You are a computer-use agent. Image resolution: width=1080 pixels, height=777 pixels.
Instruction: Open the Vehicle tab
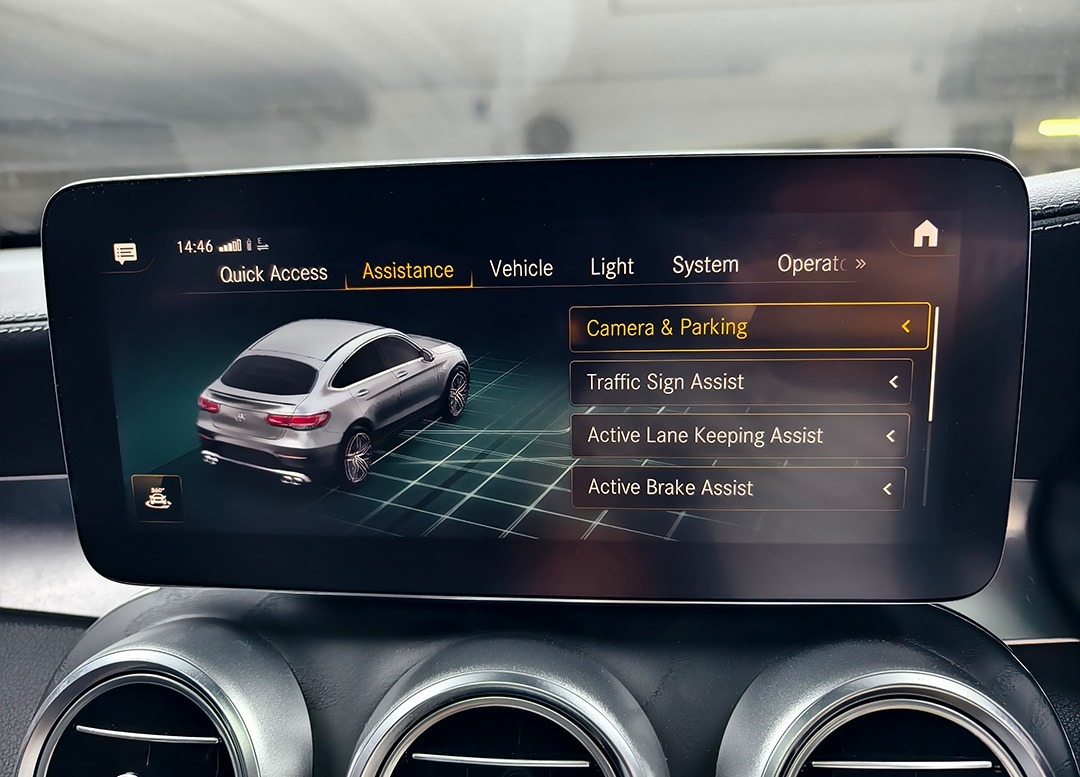click(x=521, y=268)
